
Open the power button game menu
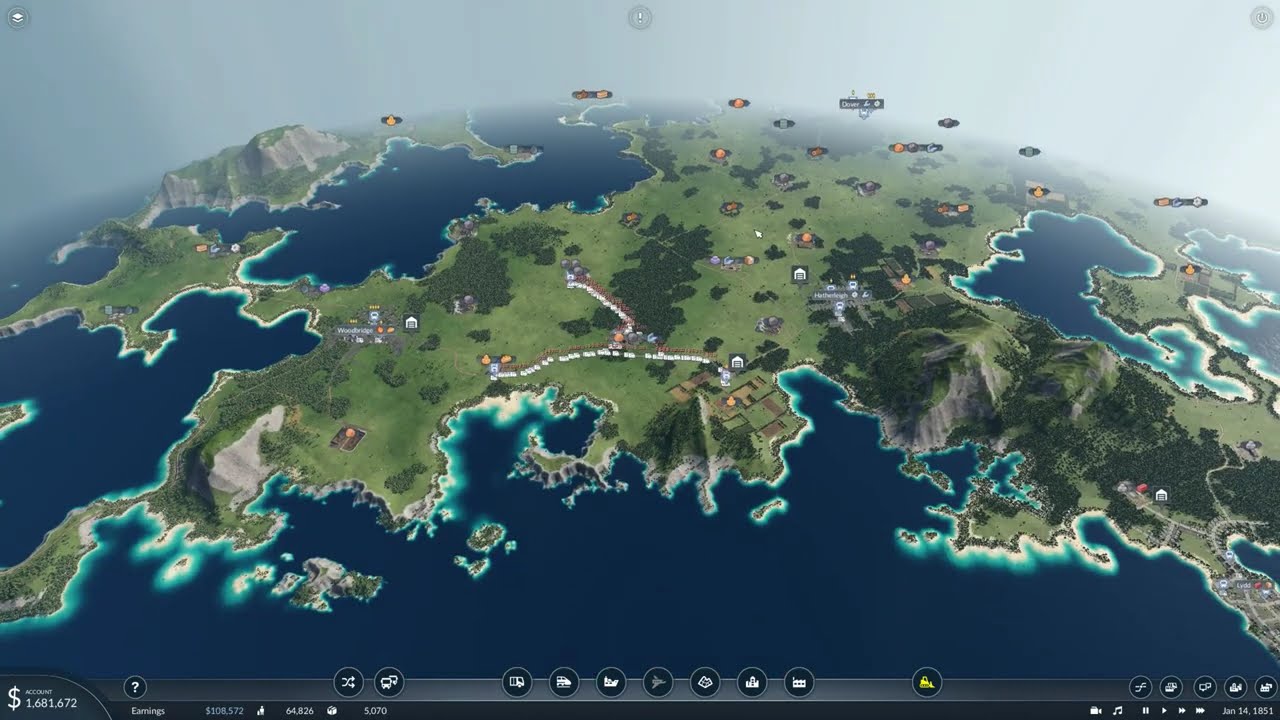coord(1261,17)
